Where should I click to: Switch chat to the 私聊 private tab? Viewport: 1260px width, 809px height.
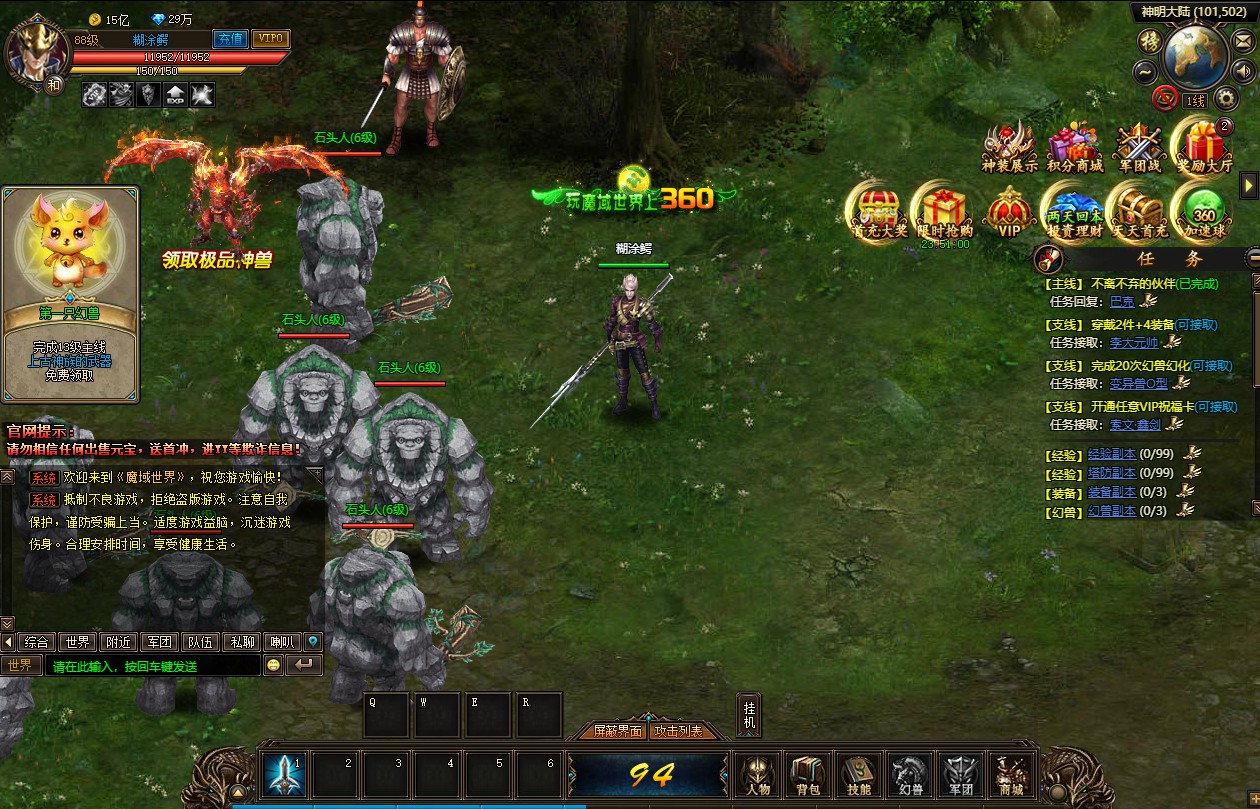point(241,642)
